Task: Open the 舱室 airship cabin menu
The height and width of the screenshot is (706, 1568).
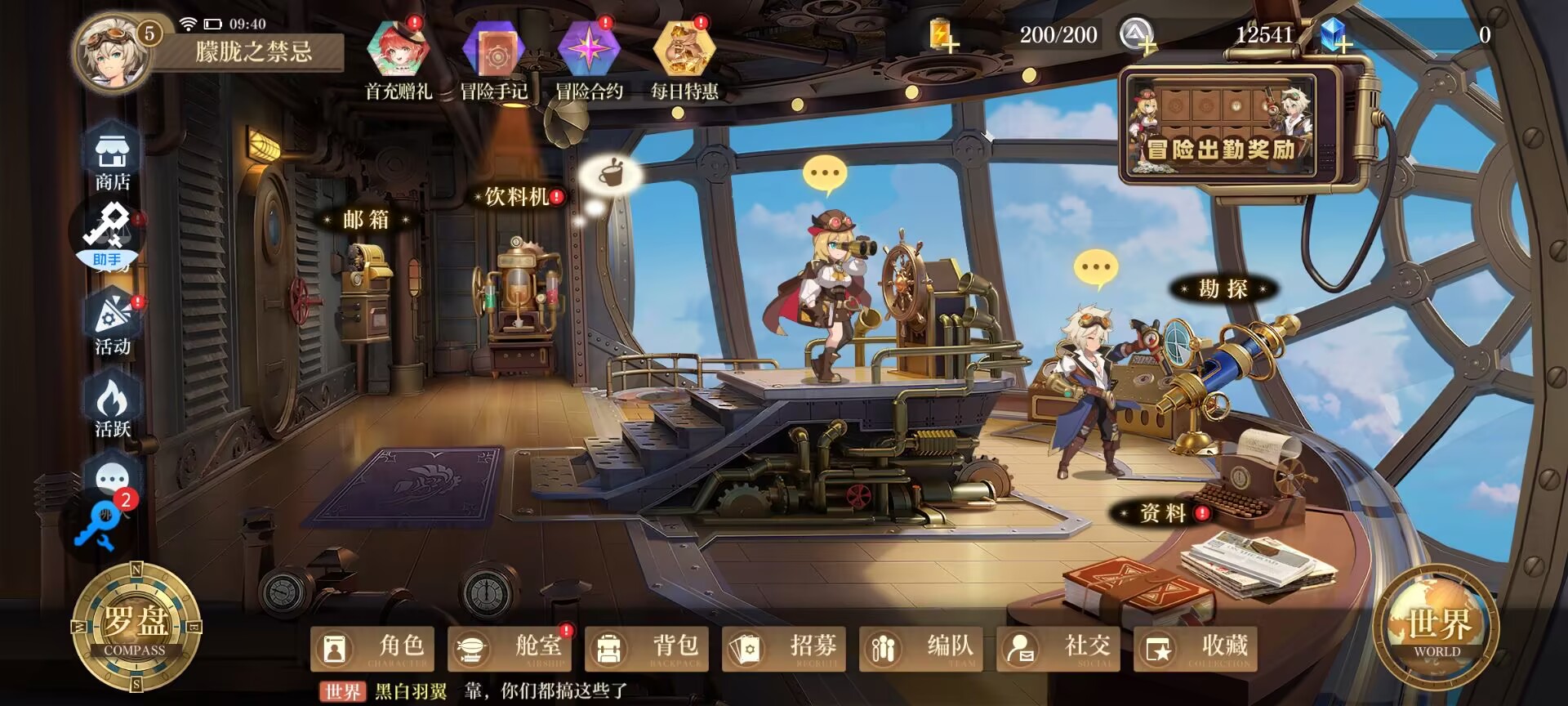Action: 510,650
